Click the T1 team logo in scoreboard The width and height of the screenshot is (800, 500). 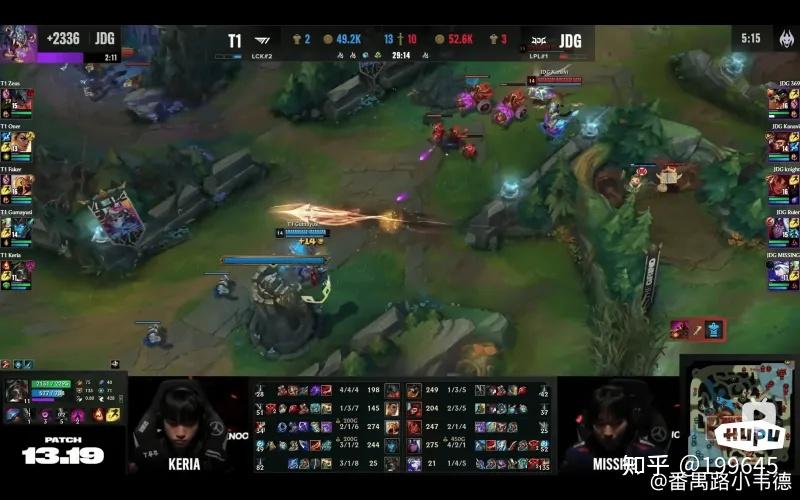(x=261, y=42)
